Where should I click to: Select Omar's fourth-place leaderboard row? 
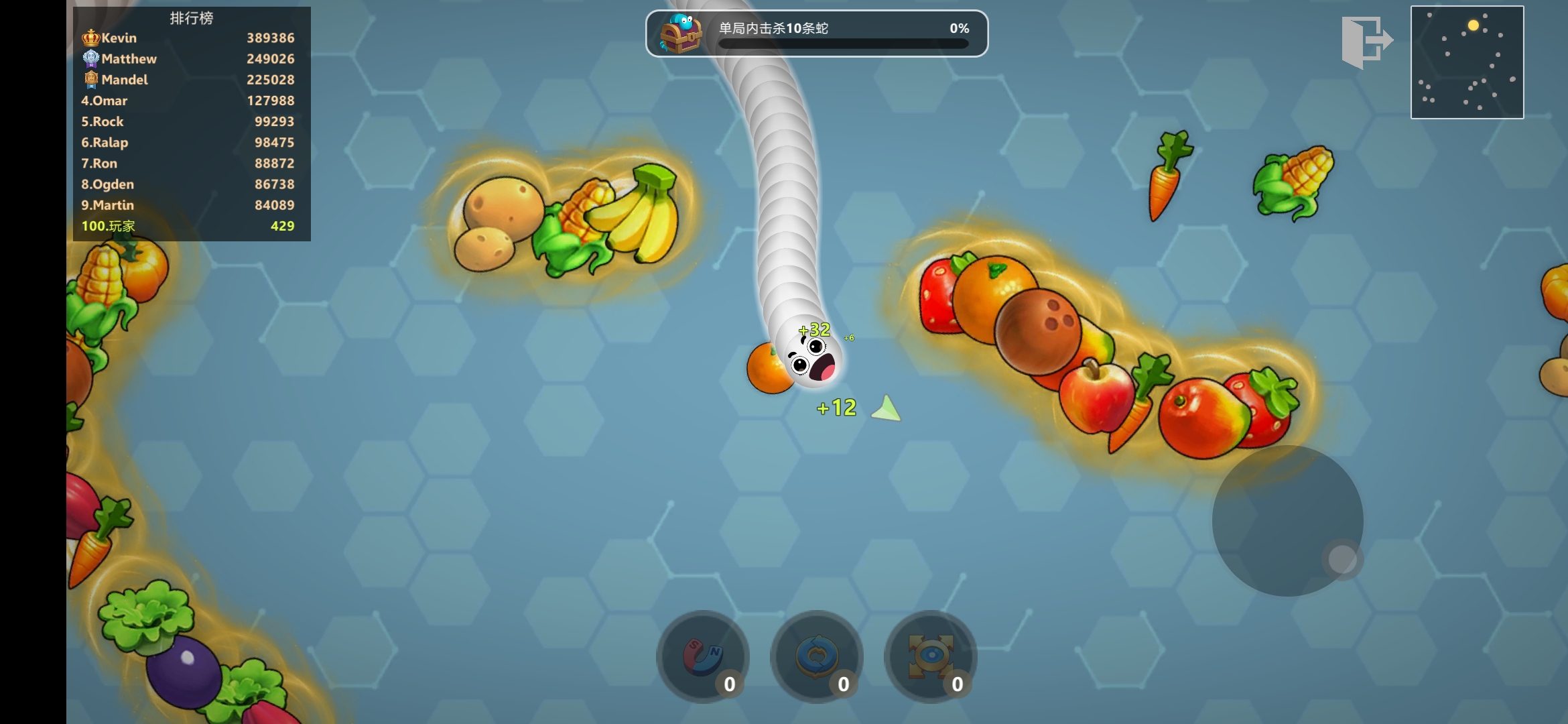point(191,101)
